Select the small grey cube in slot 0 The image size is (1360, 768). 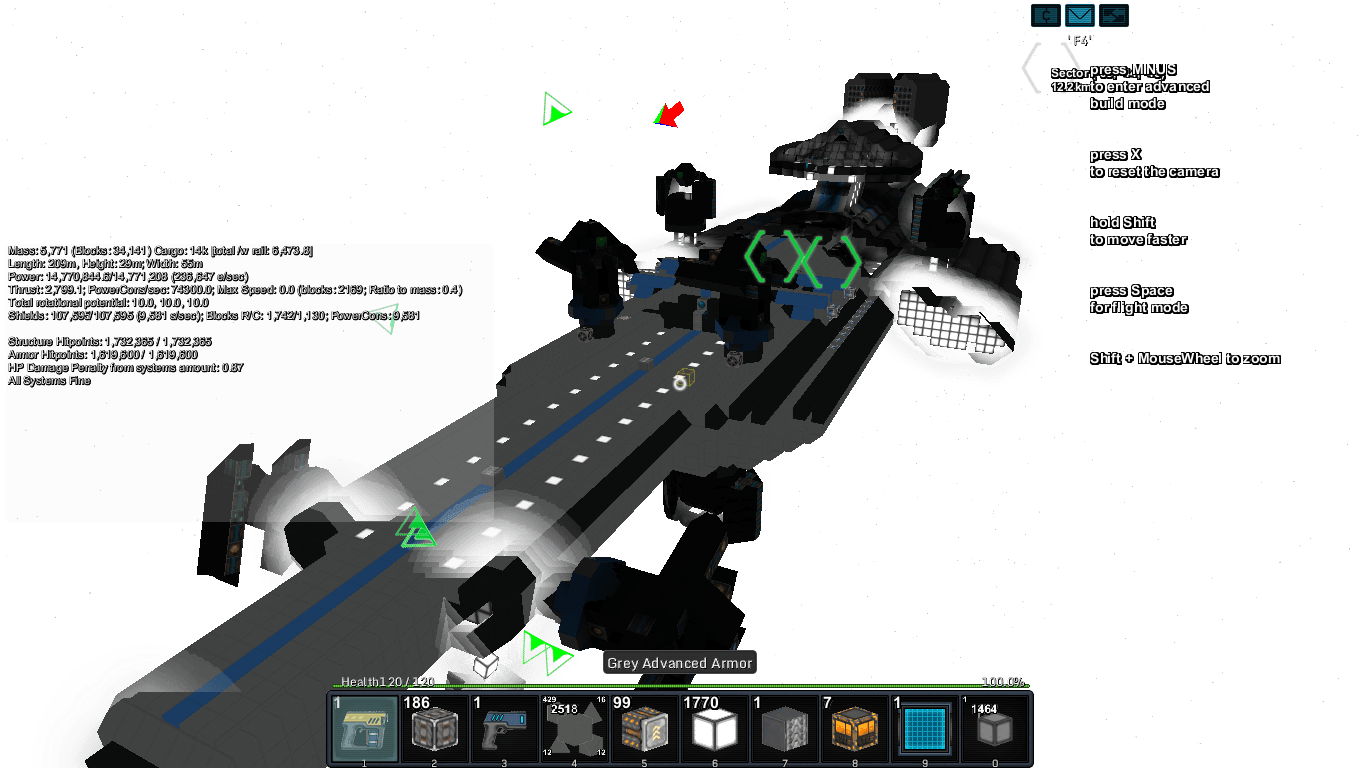tap(995, 728)
